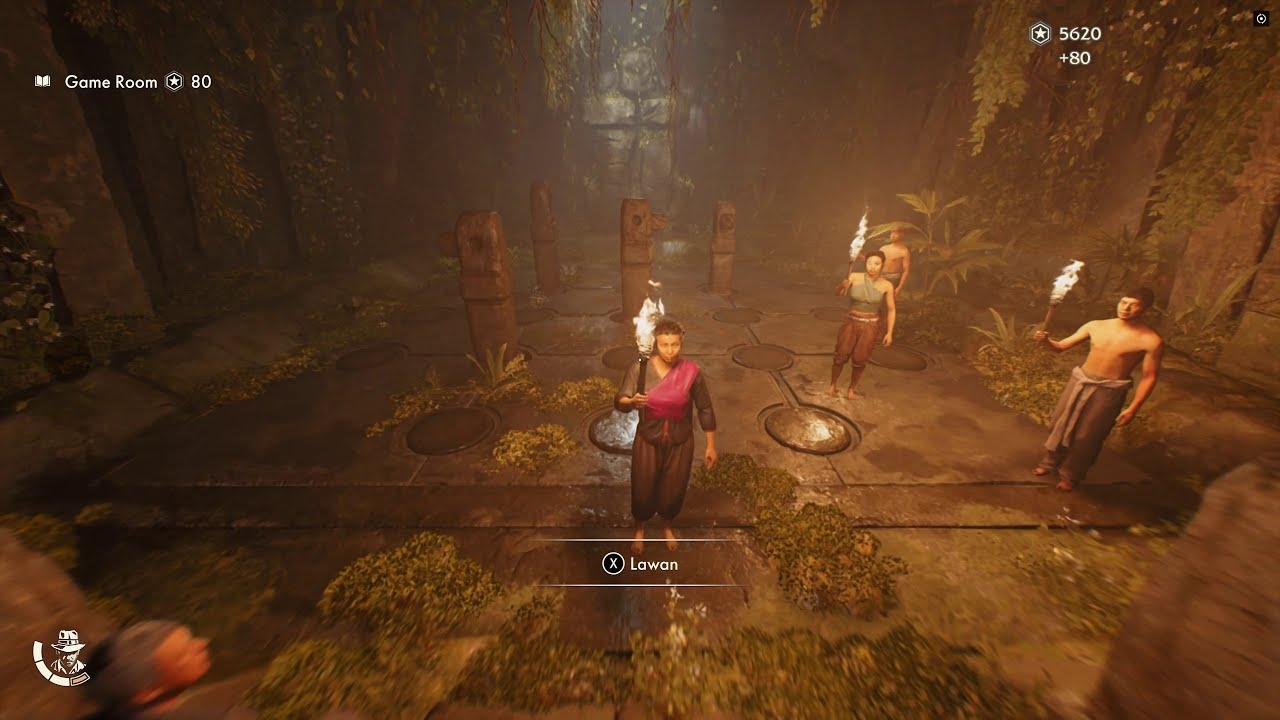Click the Indiana Jones portrait icon
This screenshot has height=720, width=1280.
click(x=62, y=657)
